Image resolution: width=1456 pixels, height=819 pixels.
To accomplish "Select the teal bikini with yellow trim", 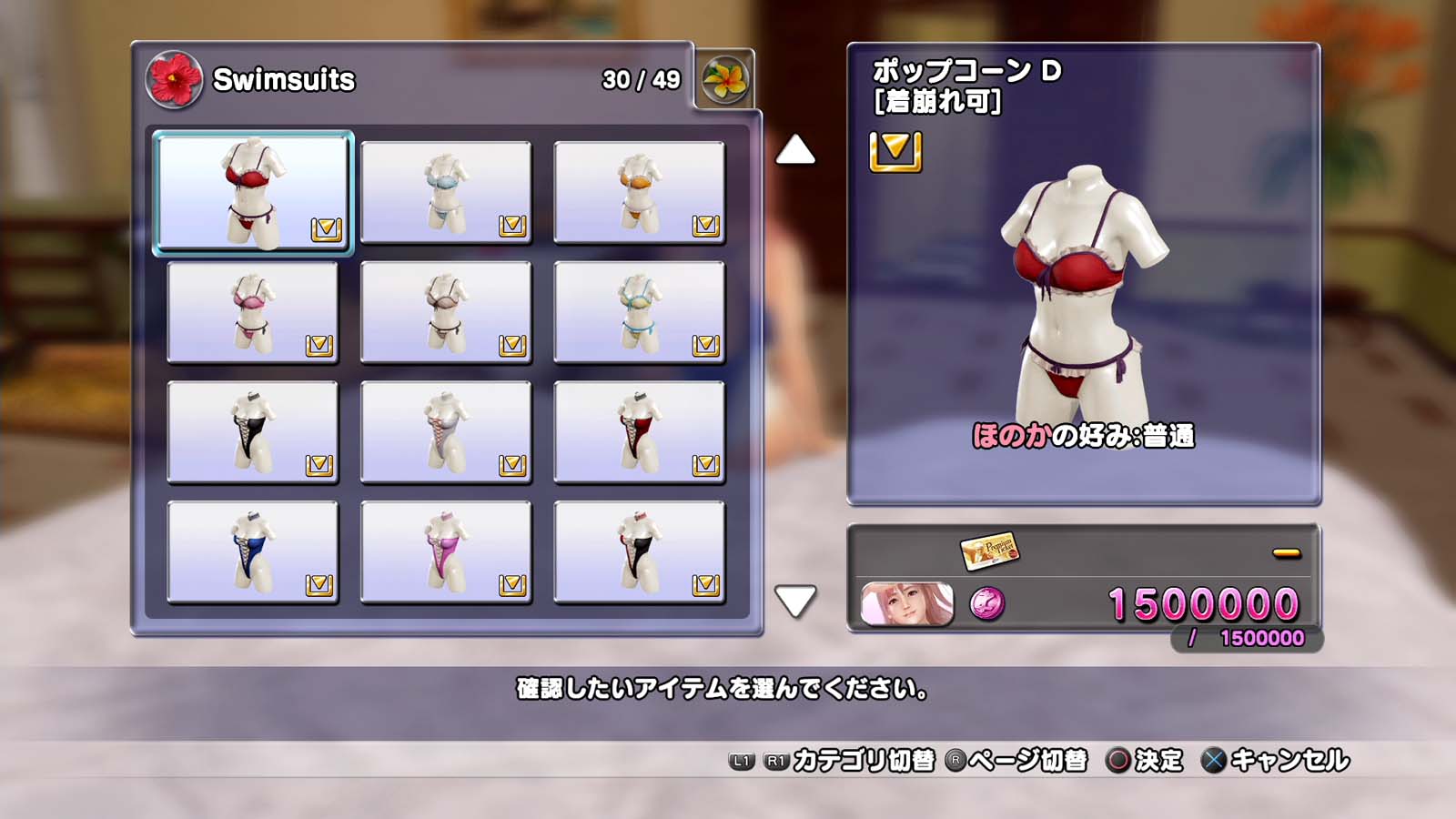I will pos(639,312).
